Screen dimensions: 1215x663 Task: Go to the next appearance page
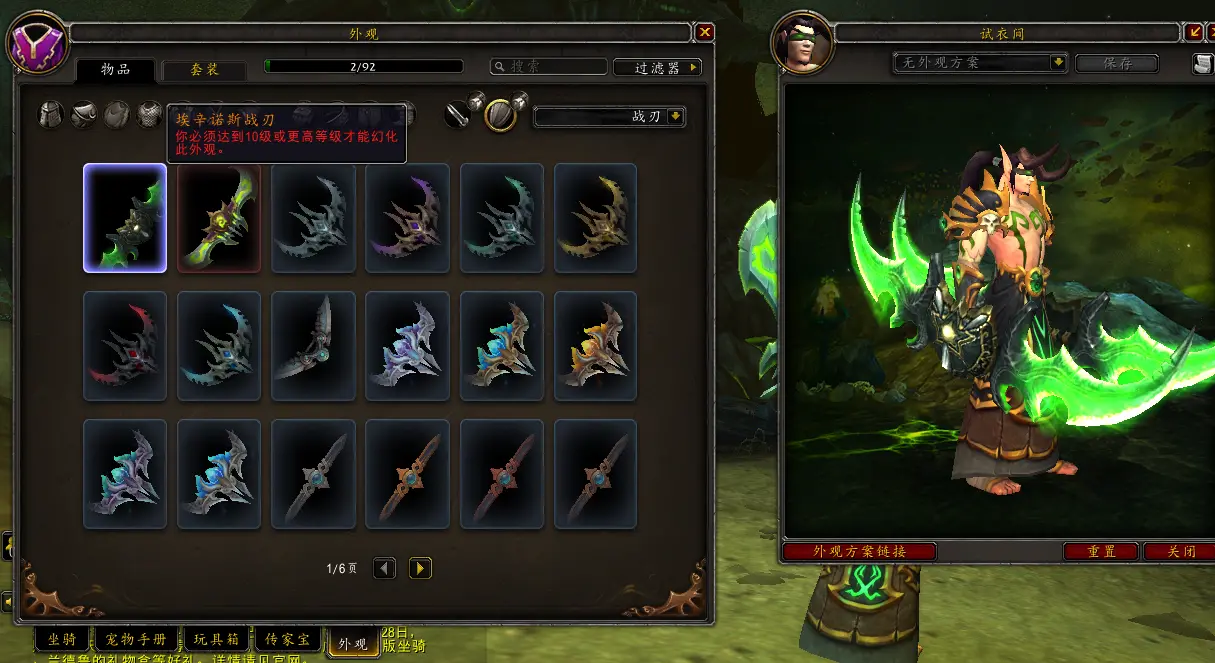(x=420, y=568)
